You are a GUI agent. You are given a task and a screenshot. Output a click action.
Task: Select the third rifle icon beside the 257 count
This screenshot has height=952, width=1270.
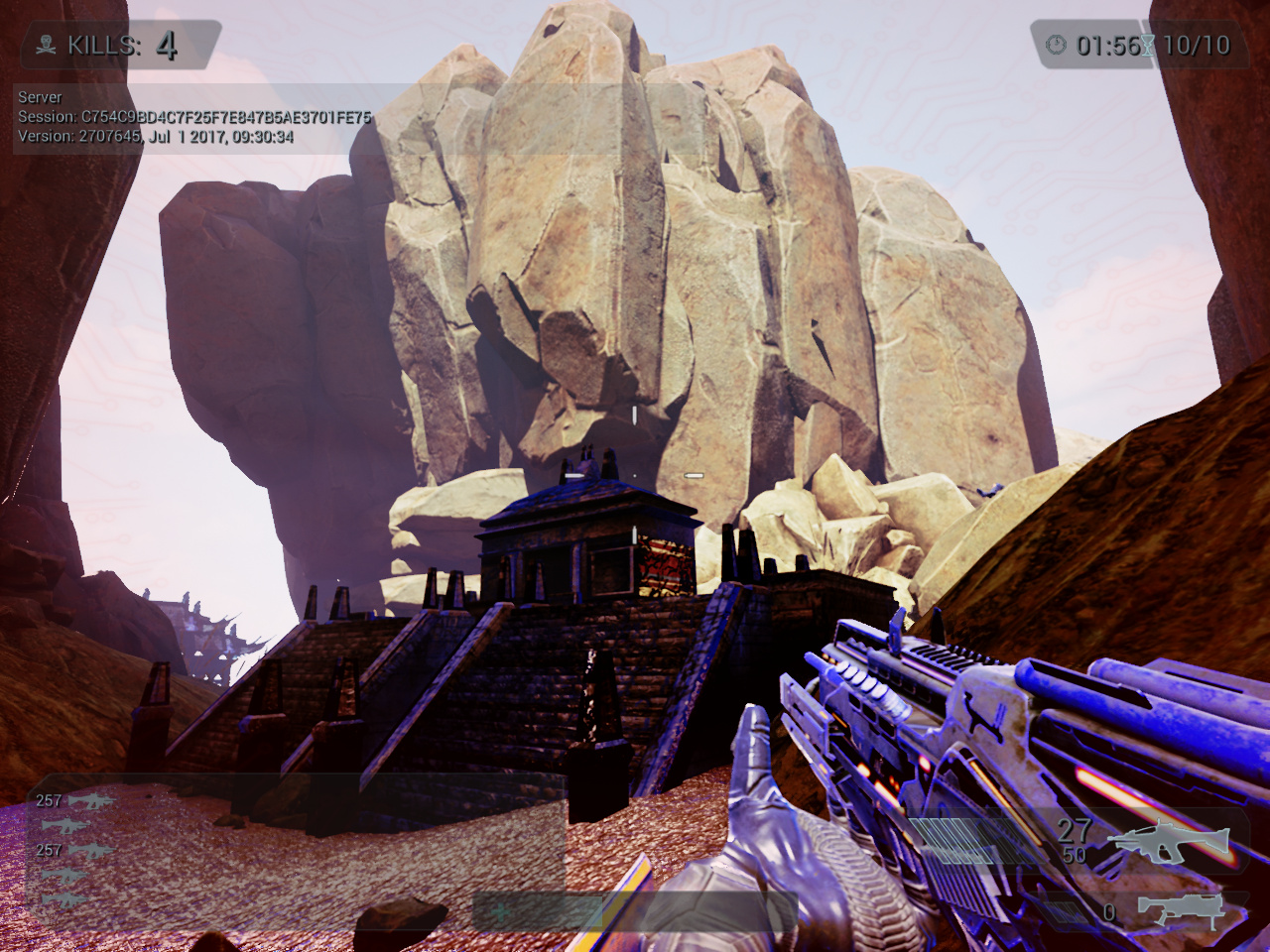point(91,851)
